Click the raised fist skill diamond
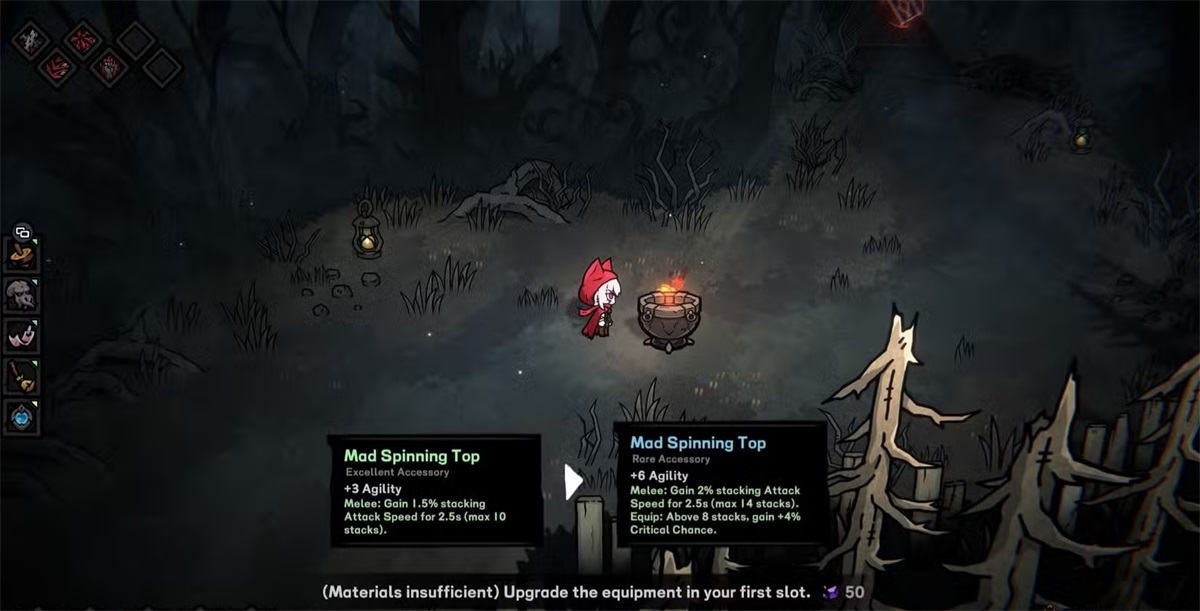 click(x=108, y=68)
